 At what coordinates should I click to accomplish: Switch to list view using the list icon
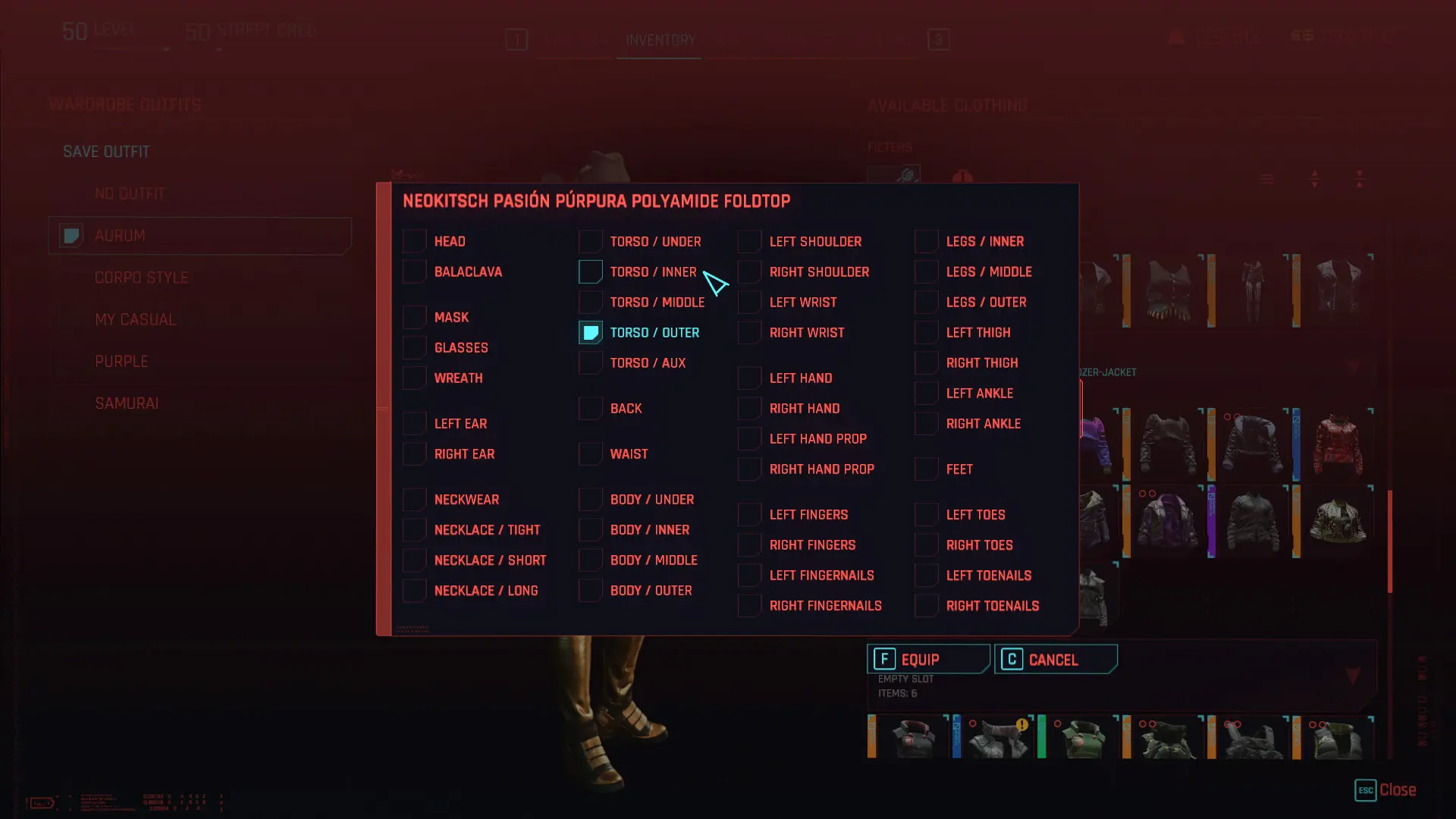[x=1266, y=177]
